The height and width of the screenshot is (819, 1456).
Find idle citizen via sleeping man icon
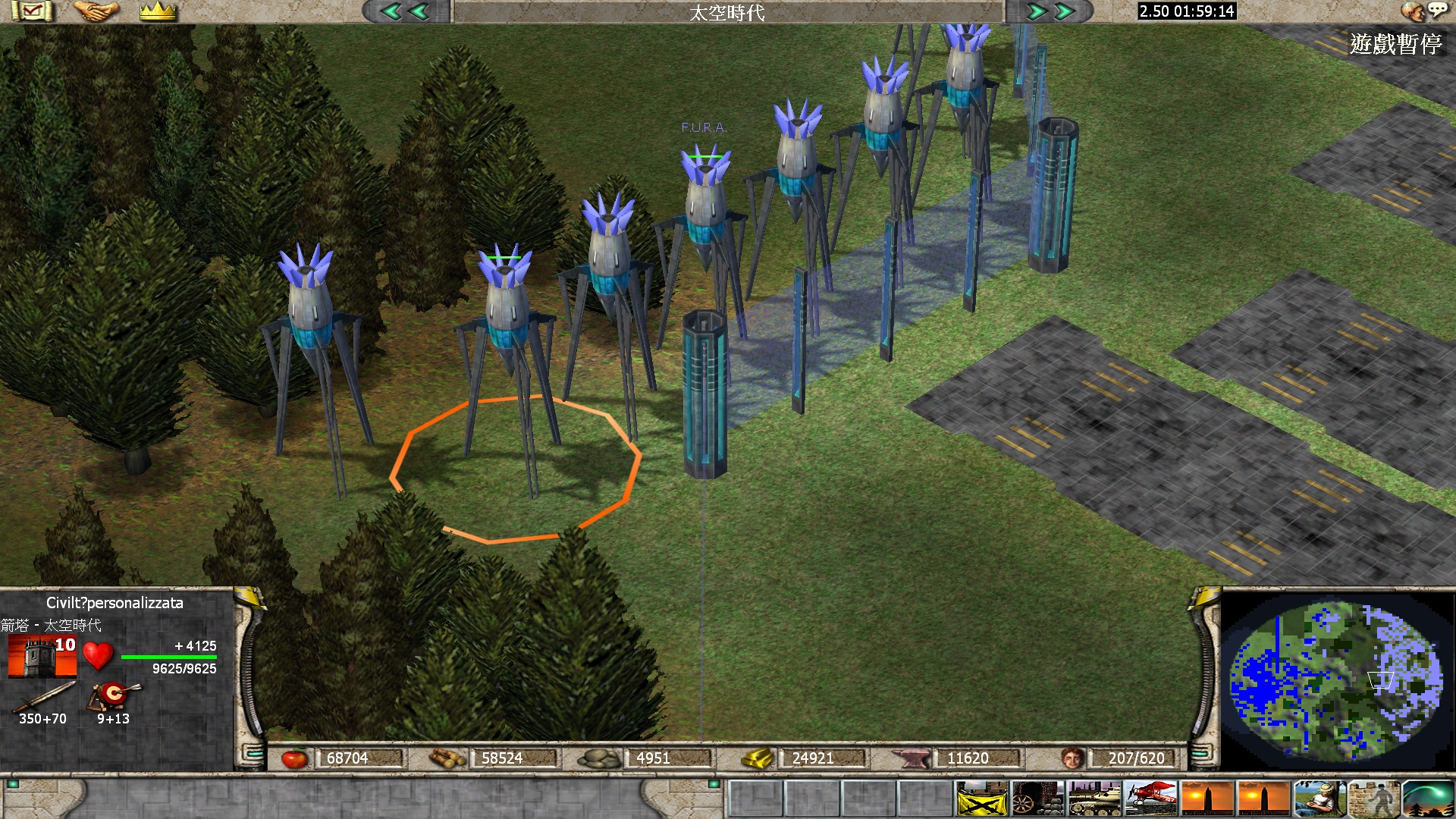pyautogui.click(x=1319, y=799)
